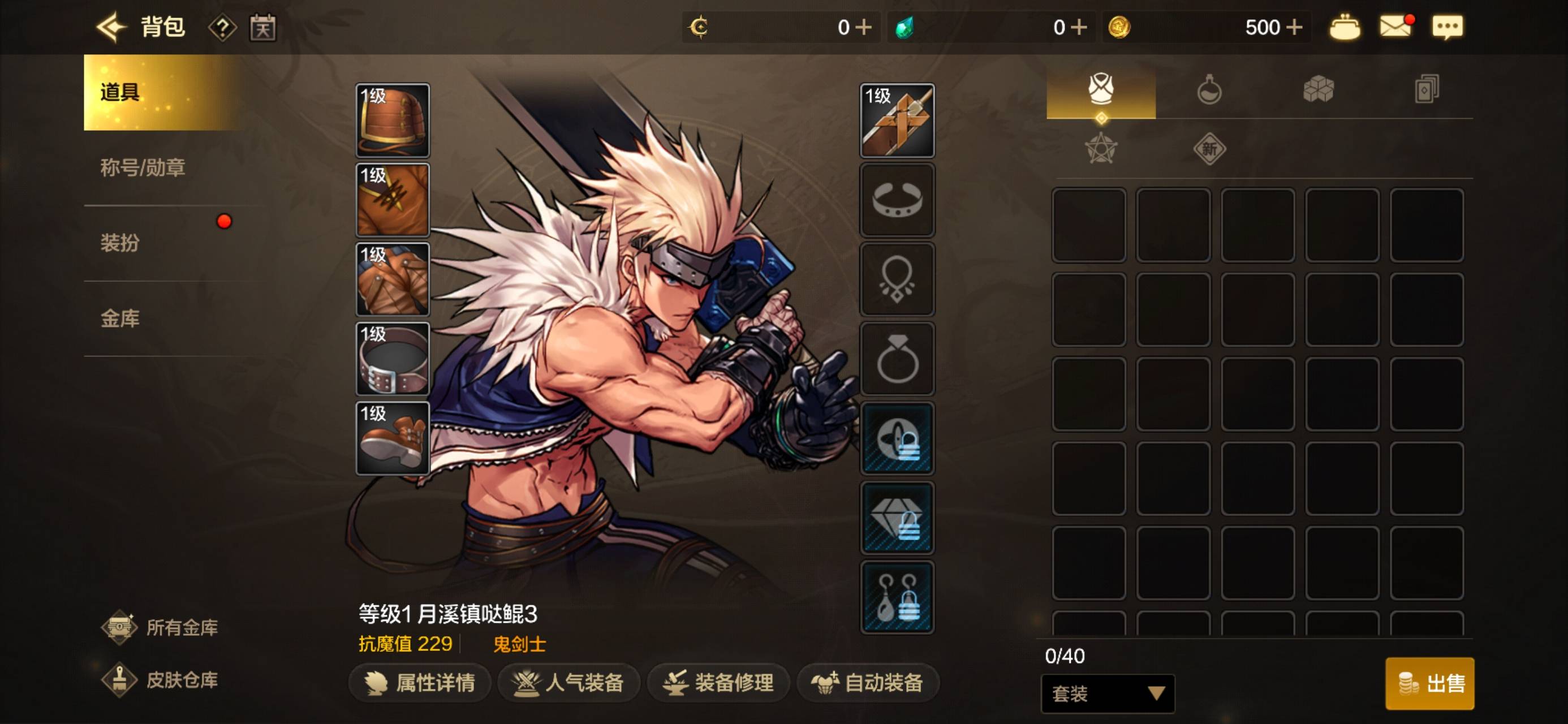
Task: Open 人气装备 popular gear
Action: tap(569, 683)
